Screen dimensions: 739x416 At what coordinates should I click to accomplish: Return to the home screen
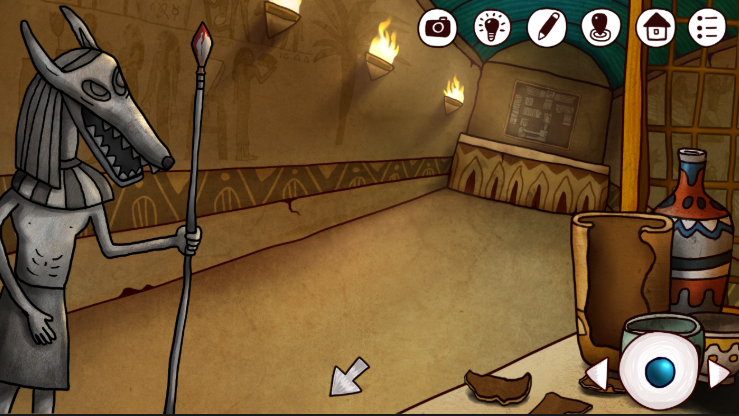[655, 27]
